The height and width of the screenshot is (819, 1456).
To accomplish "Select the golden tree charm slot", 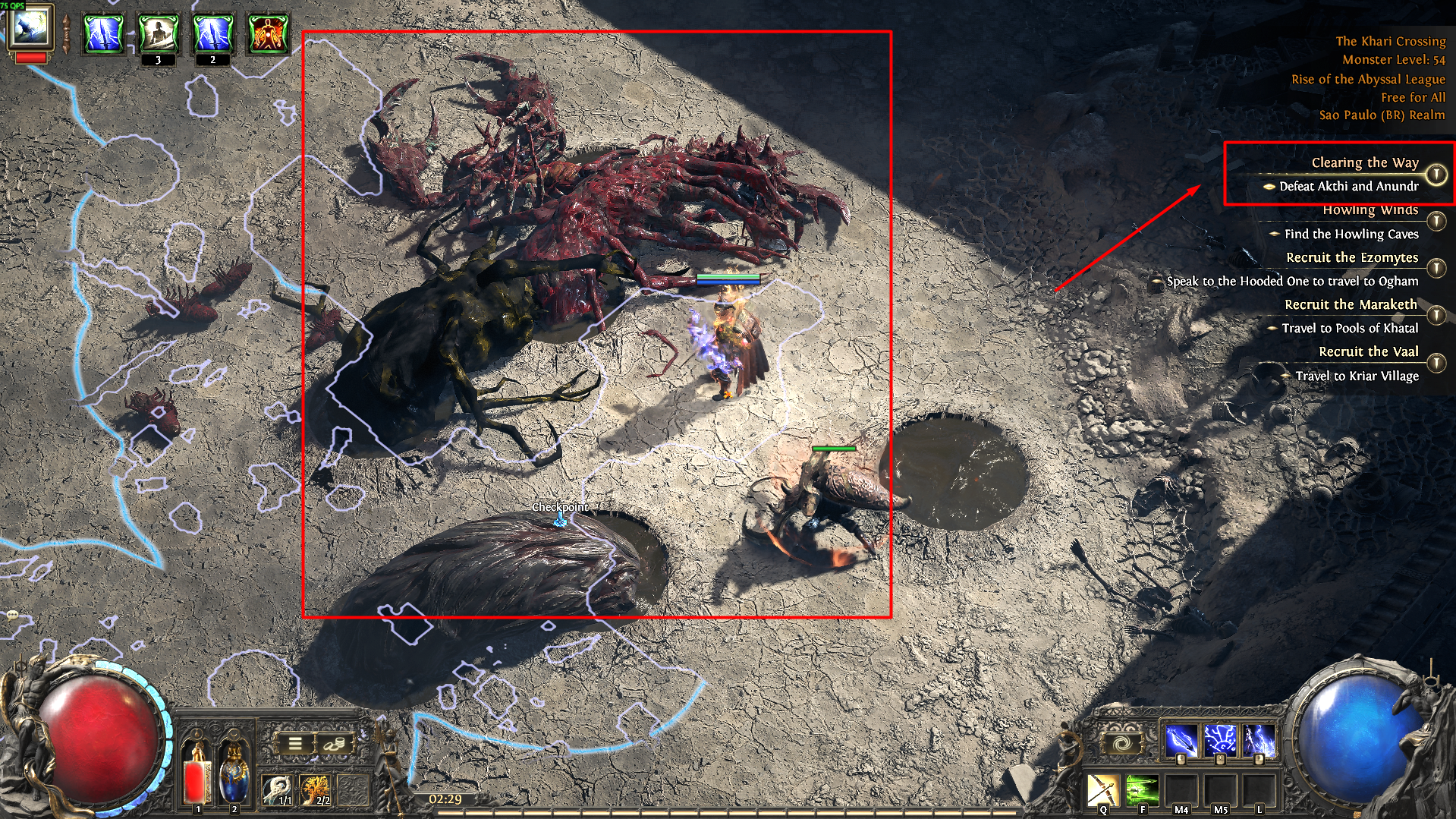I will pyautogui.click(x=315, y=789).
